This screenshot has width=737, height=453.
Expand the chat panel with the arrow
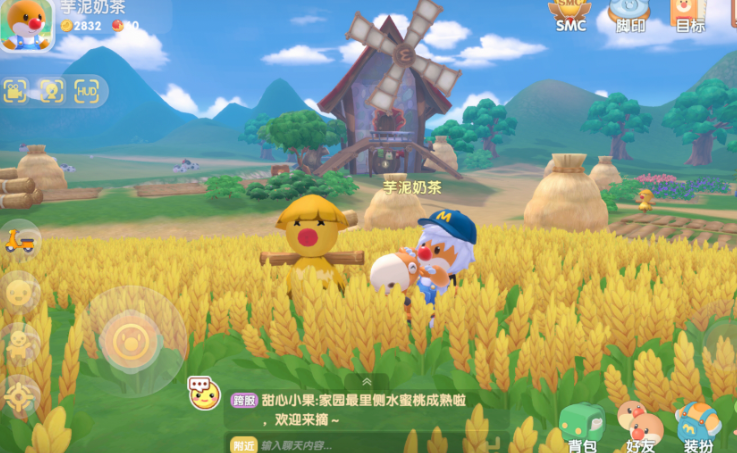coord(367,381)
